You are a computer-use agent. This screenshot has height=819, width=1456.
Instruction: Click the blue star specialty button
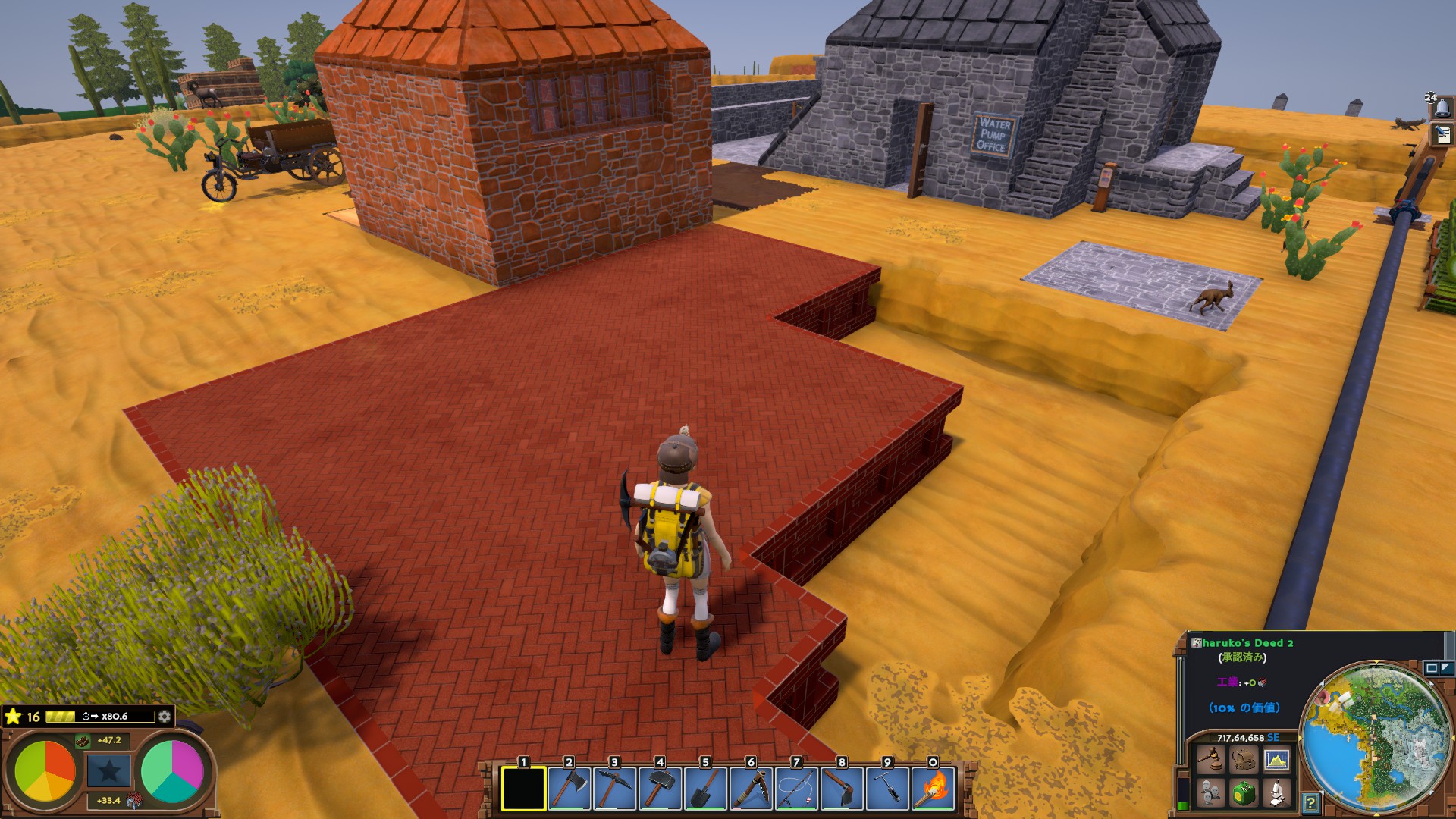[x=108, y=771]
